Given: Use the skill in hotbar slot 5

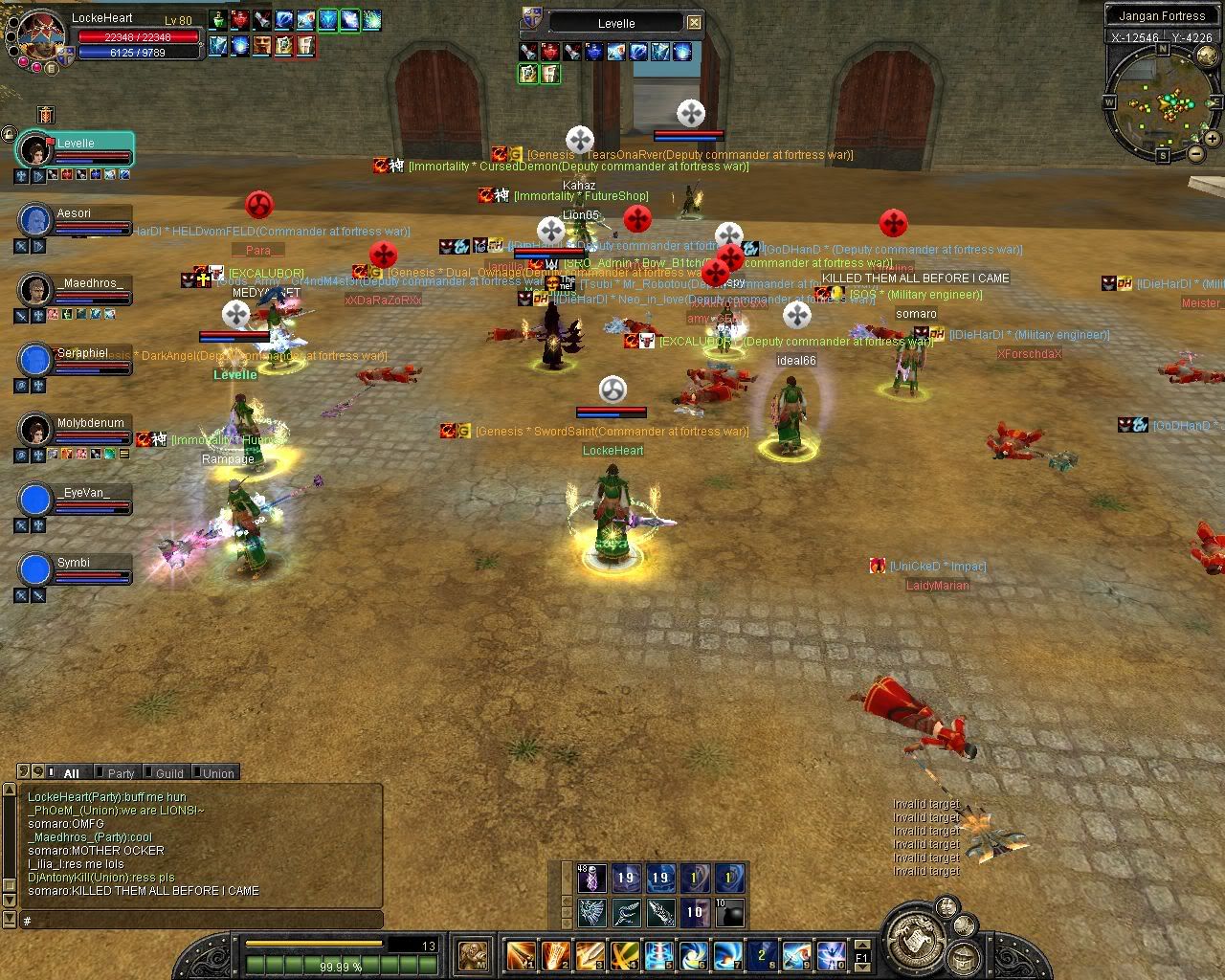Looking at the screenshot, I should [x=658, y=954].
